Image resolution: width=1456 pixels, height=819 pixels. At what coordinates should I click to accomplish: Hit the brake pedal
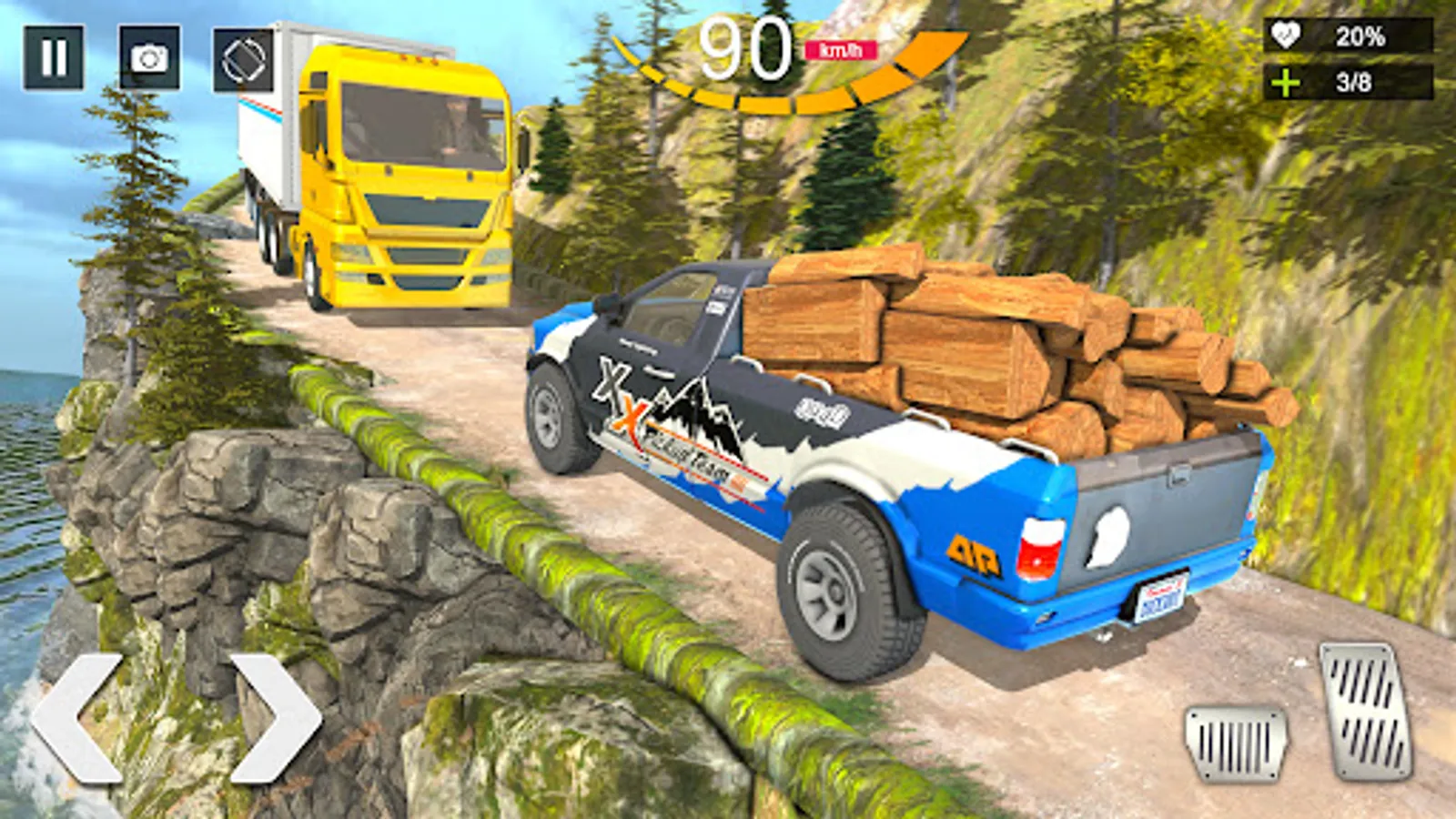pos(1236,743)
